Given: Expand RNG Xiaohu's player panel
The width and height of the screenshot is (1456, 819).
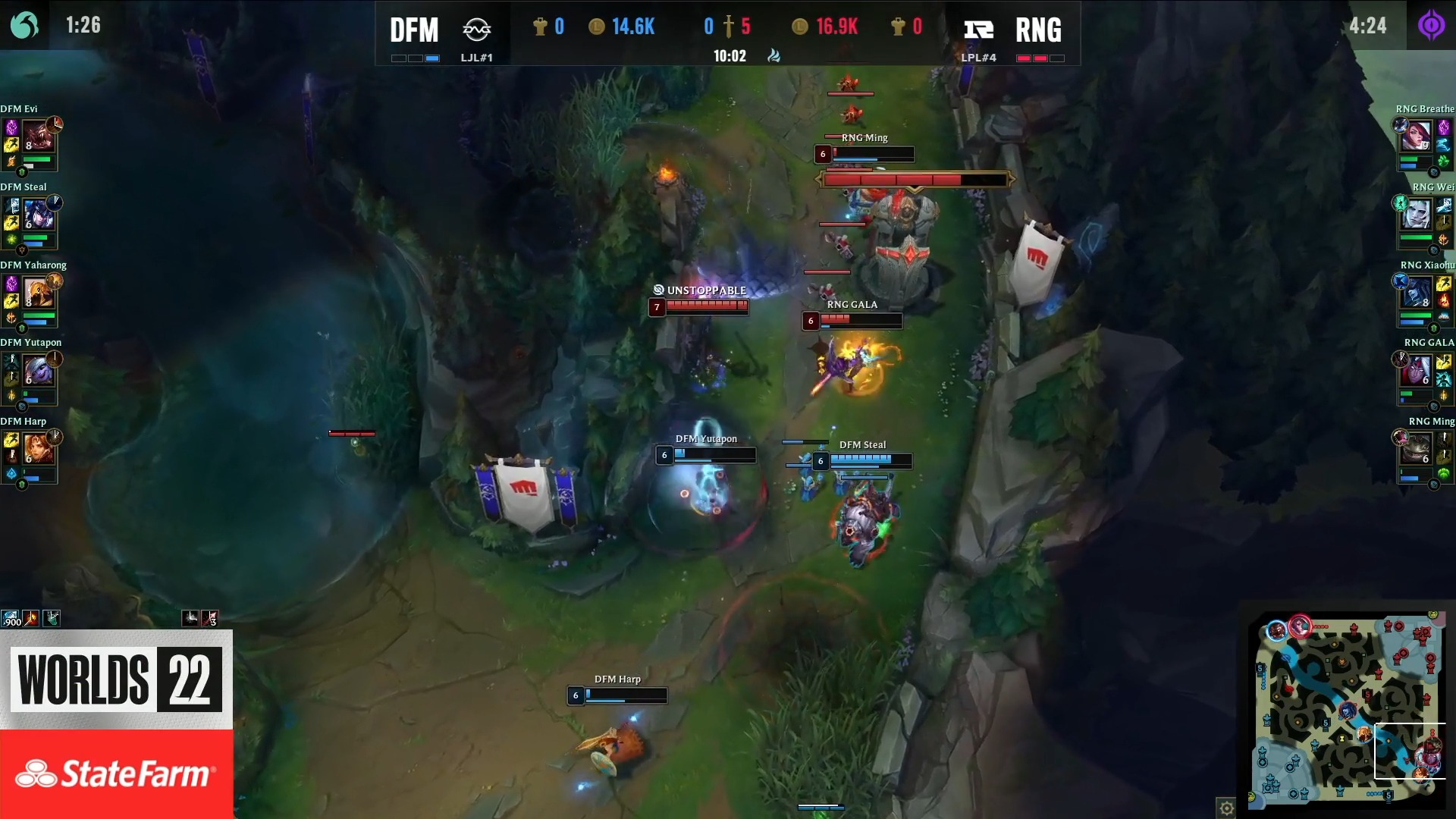Looking at the screenshot, I should 1424,301.
